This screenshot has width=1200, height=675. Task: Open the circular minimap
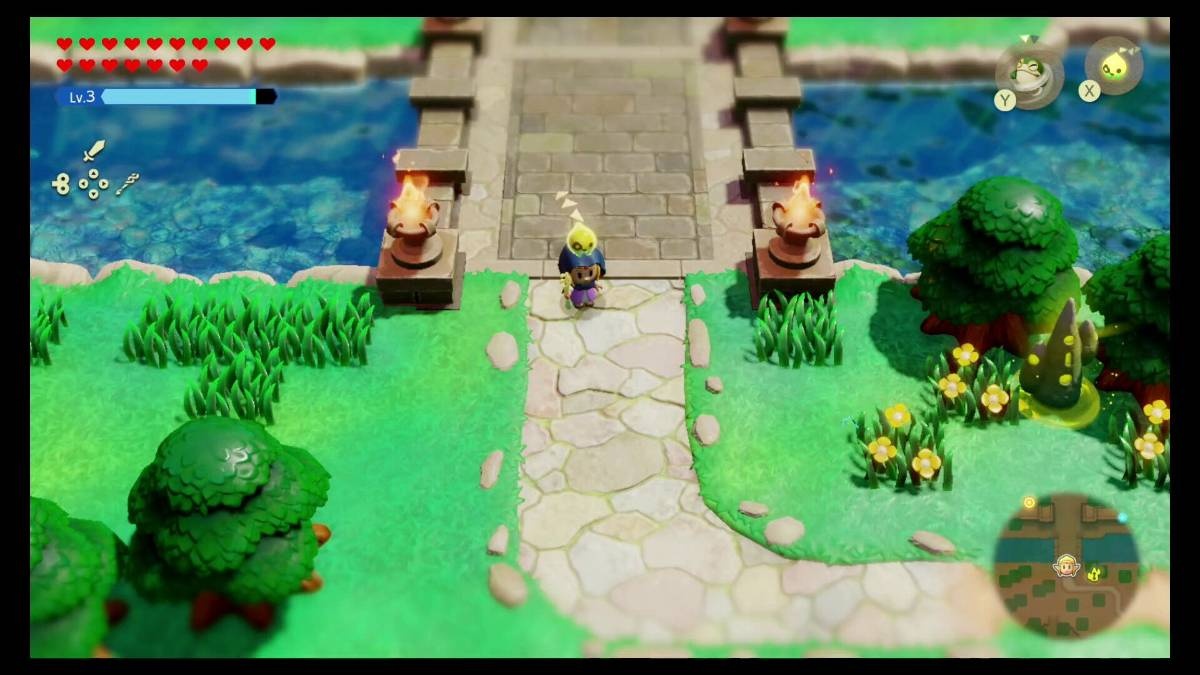pyautogui.click(x=1066, y=565)
